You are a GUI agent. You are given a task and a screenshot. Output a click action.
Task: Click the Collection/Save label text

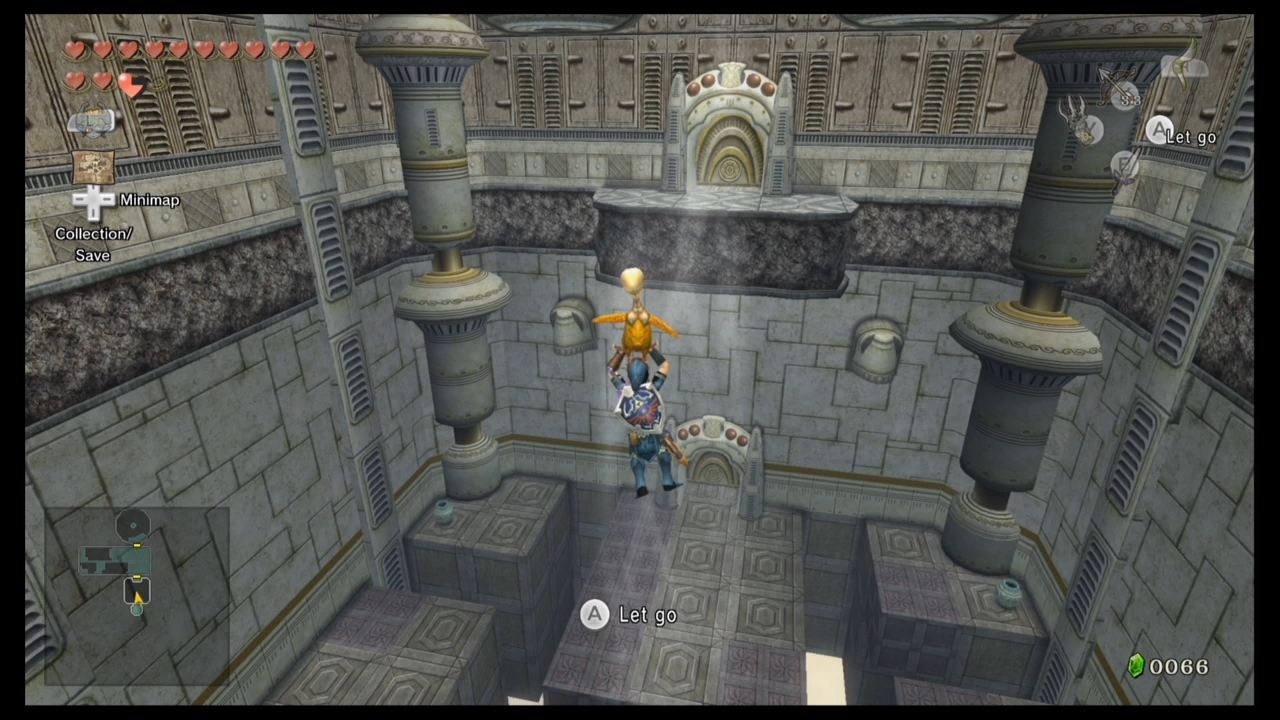93,244
